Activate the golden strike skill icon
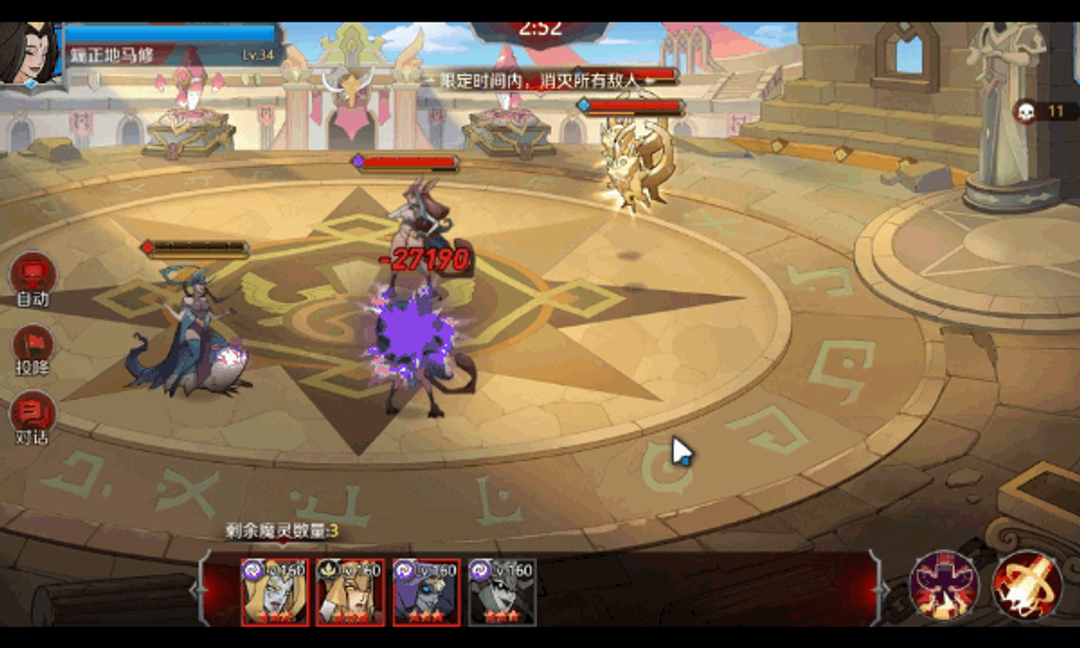1080x648 pixels. (1026, 585)
